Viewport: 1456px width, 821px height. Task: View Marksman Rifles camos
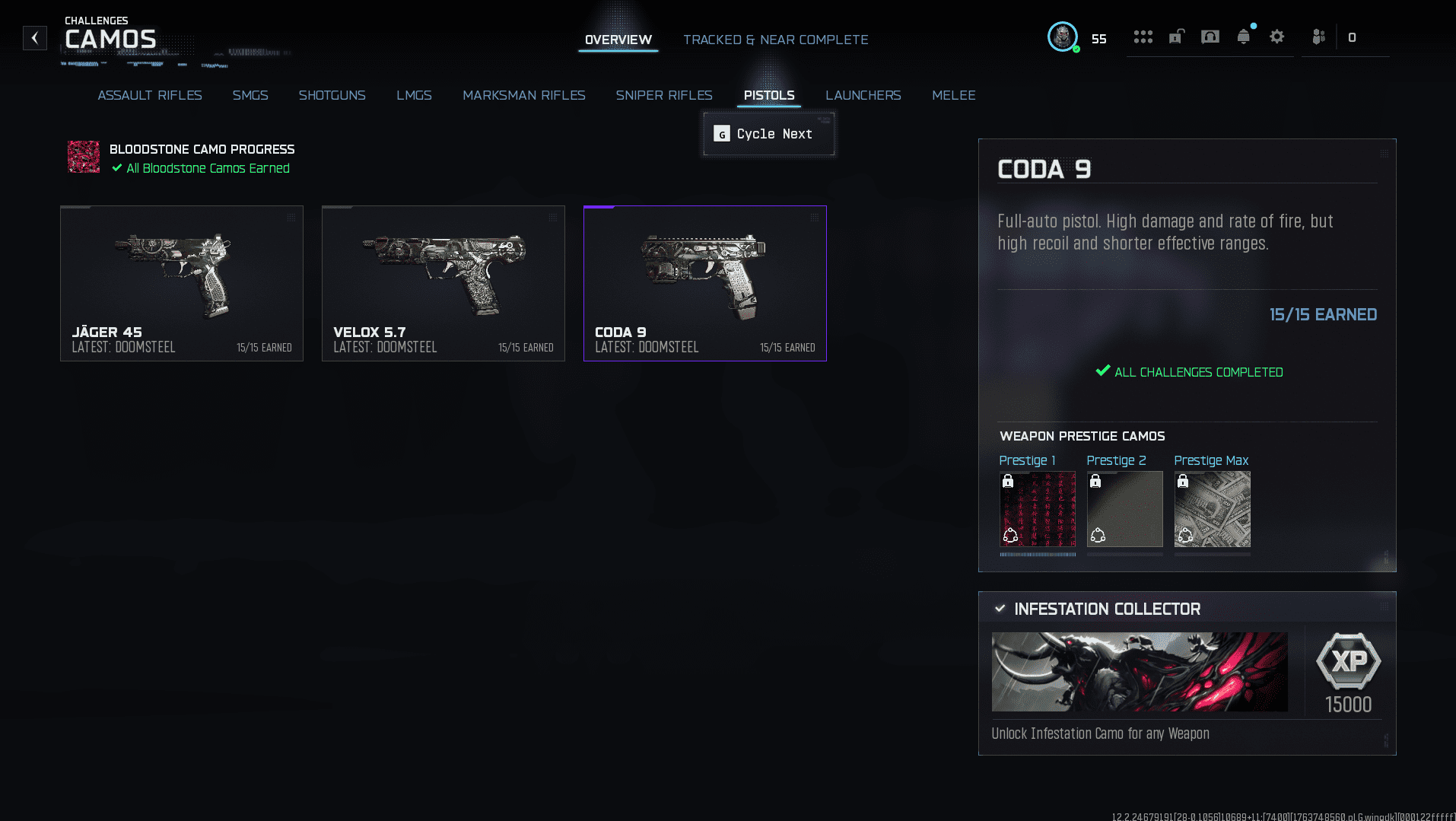coord(523,95)
